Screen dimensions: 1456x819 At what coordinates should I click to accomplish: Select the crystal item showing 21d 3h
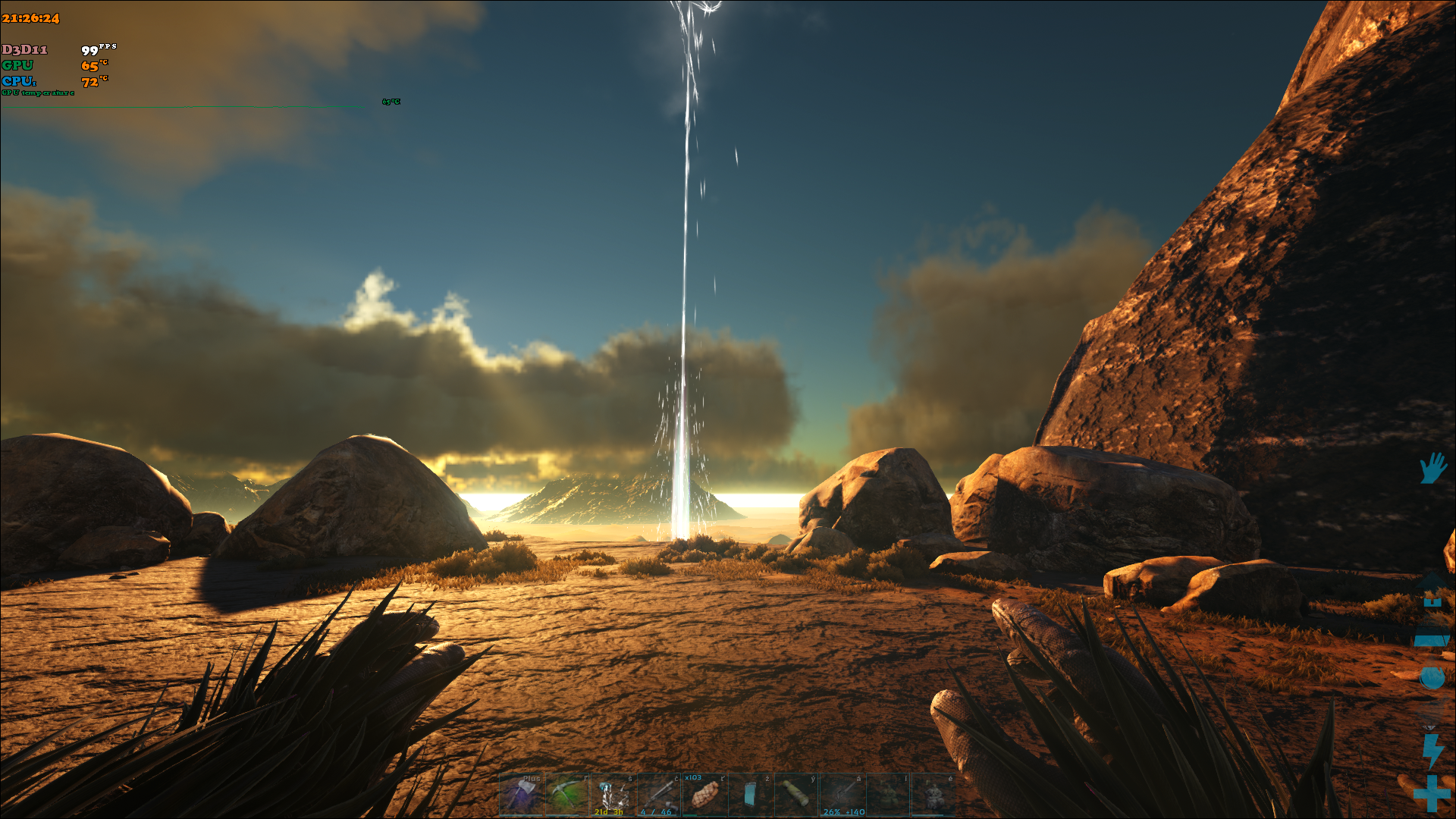[x=613, y=795]
